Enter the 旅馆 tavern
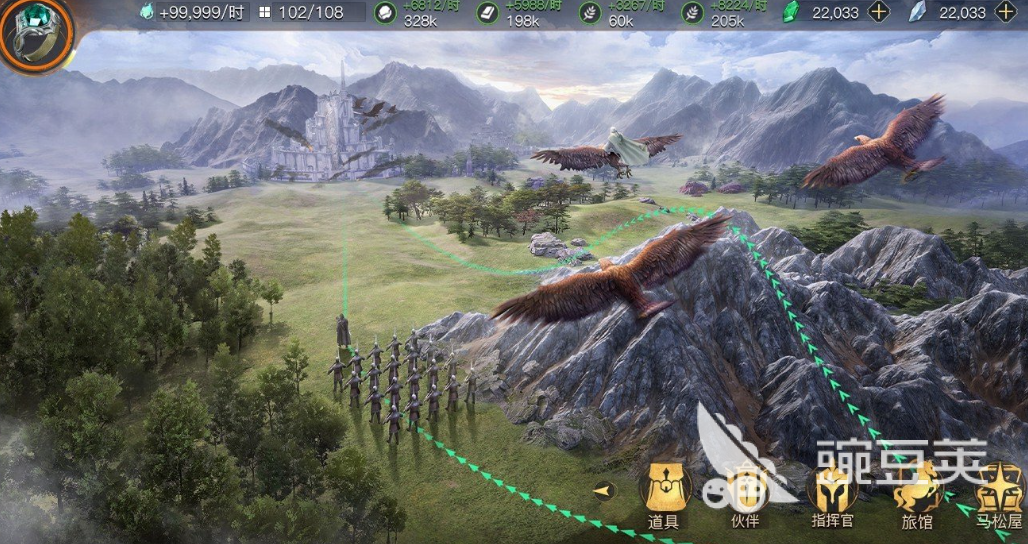The image size is (1028, 544). [916, 490]
